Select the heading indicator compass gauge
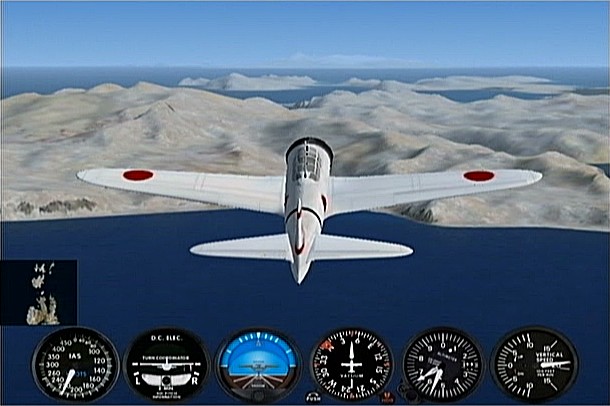 point(352,364)
